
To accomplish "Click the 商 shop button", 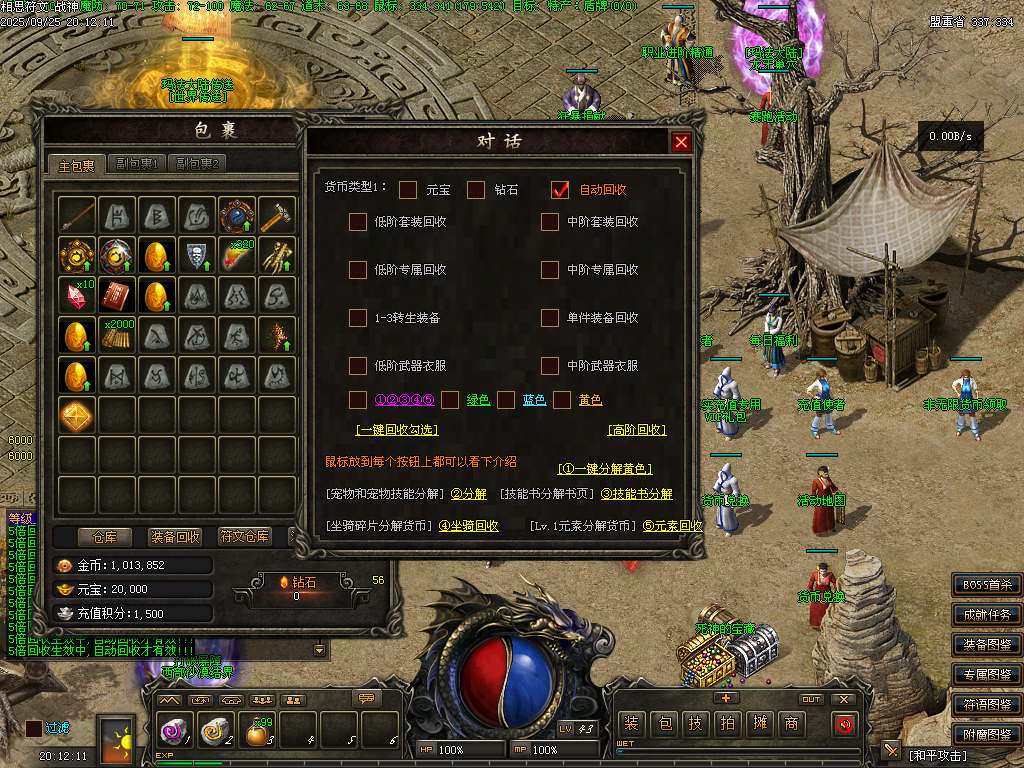I will [x=791, y=723].
